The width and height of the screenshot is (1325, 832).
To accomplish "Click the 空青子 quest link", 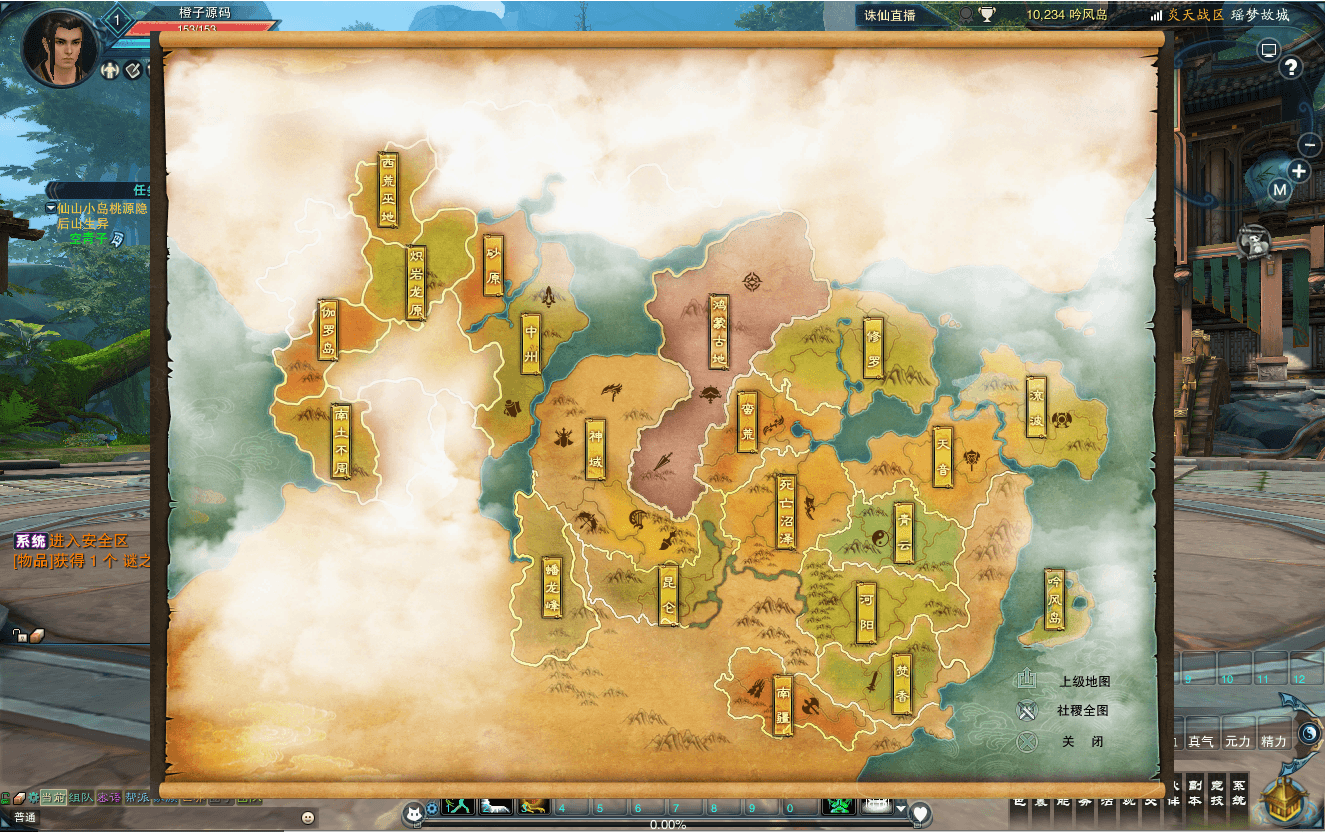I will [x=88, y=240].
